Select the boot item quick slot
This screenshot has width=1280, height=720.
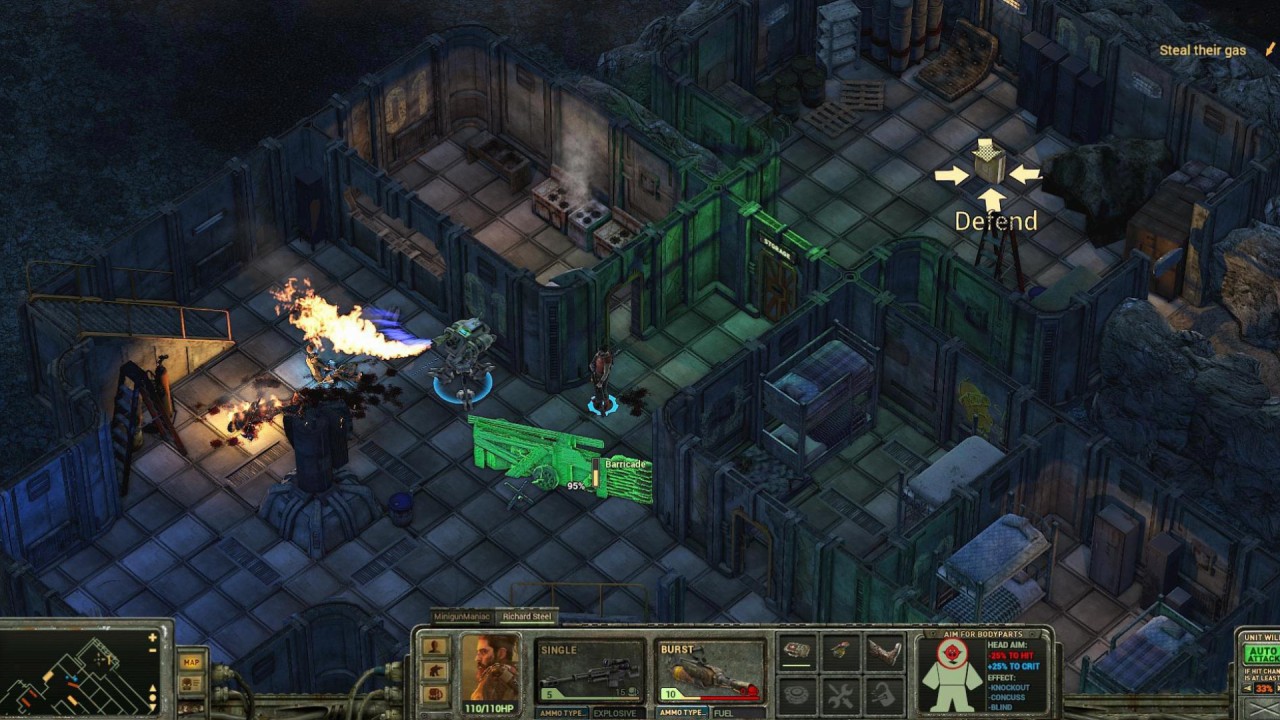[884, 651]
